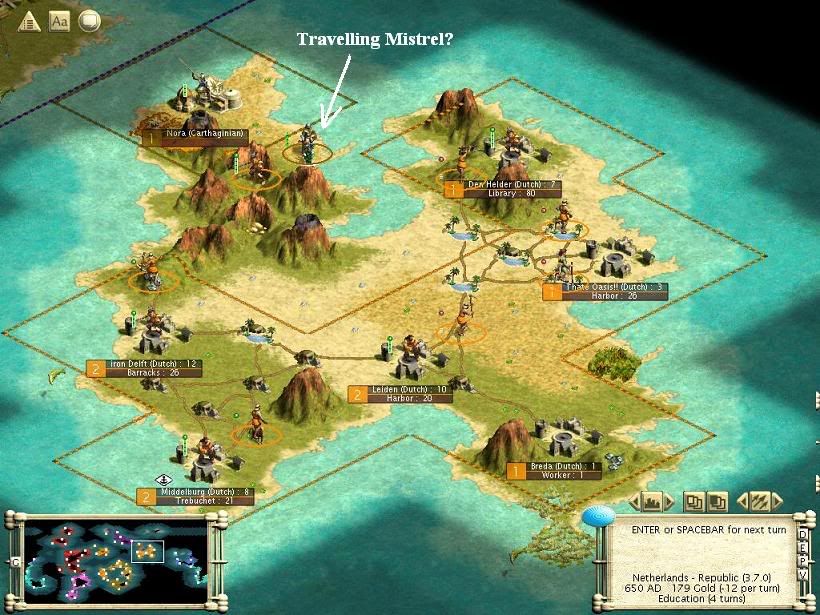Image resolution: width=820 pixels, height=615 pixels.
Task: Click the triple arrows unit icon
Action: (x=761, y=500)
